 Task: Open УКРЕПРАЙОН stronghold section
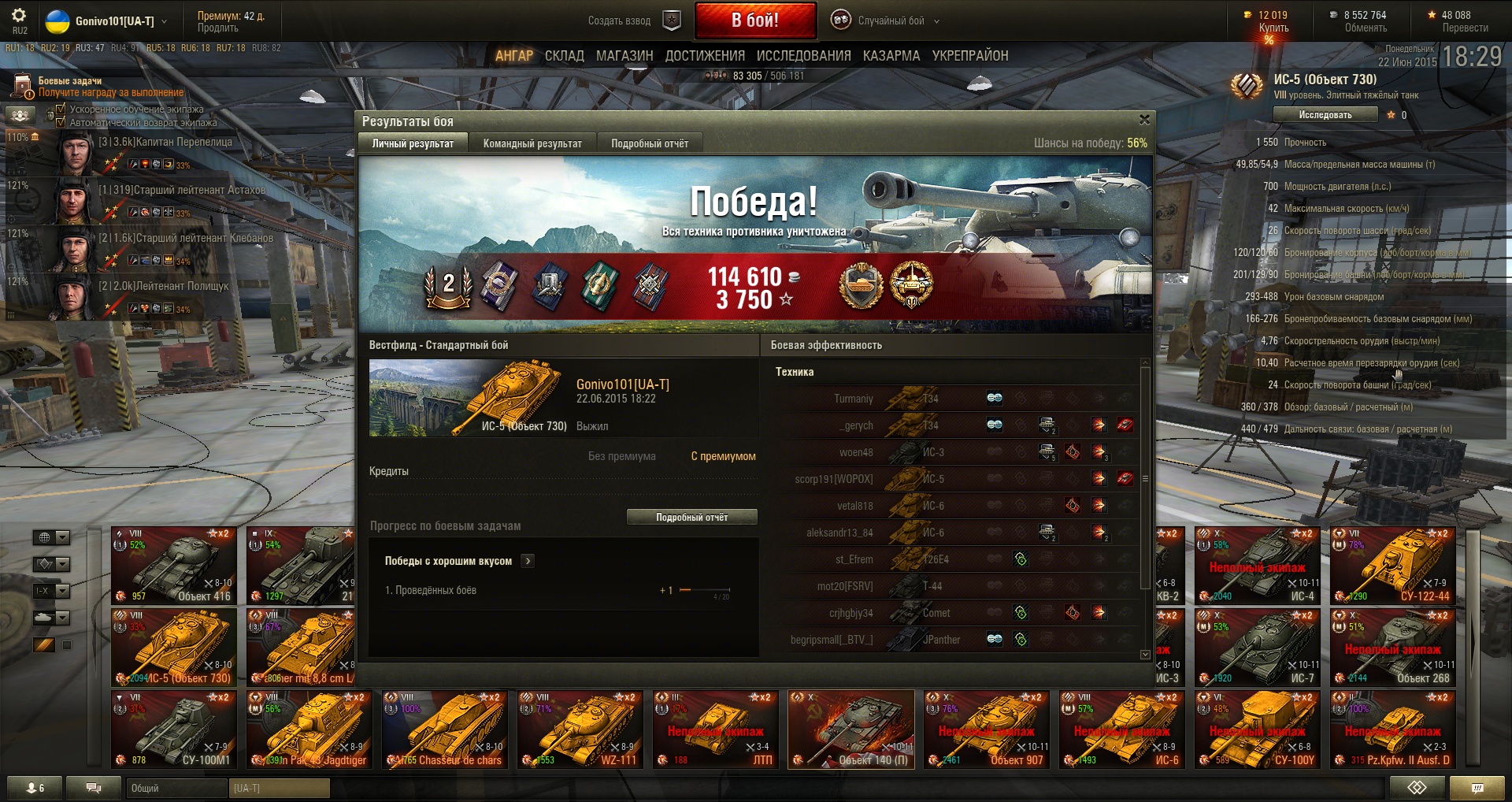click(x=970, y=56)
